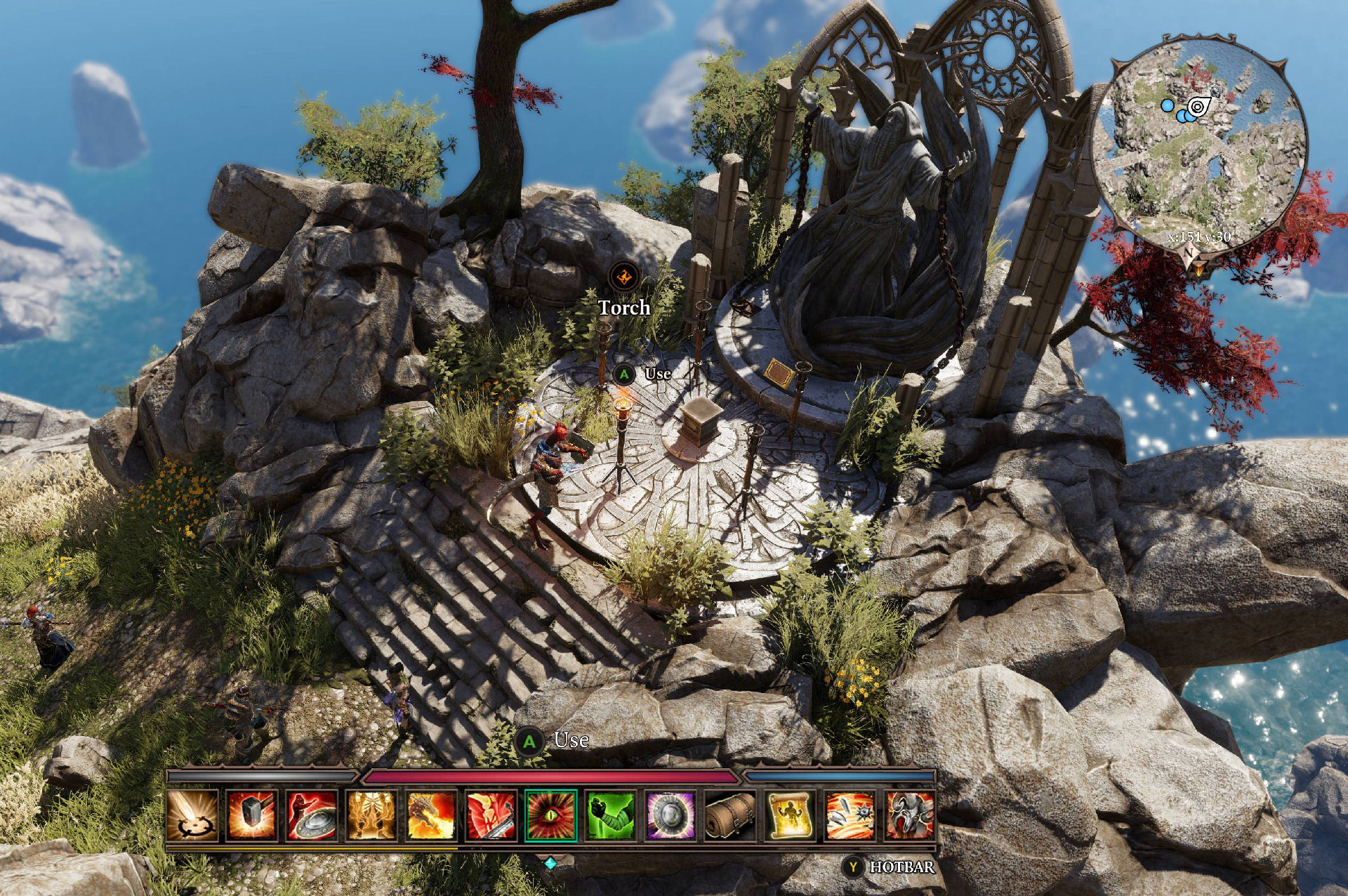The width and height of the screenshot is (1348, 896).
Task: Use the purple glowing shield skill
Action: coord(670,815)
